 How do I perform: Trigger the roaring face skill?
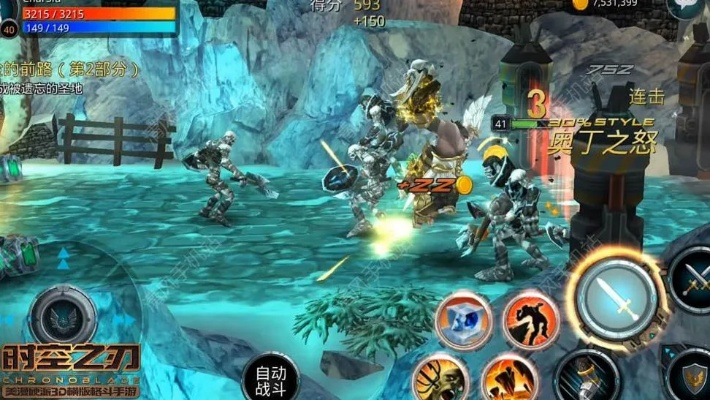[440, 378]
